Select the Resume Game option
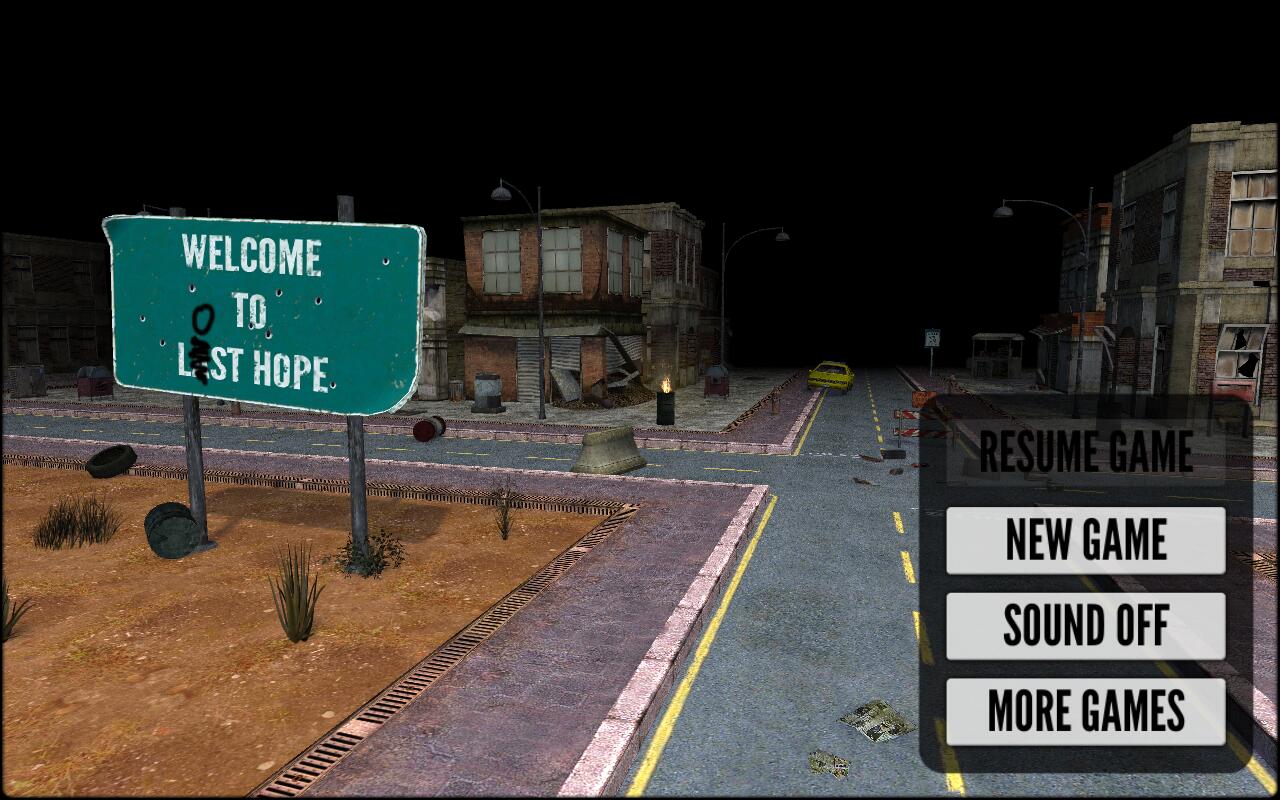This screenshot has height=800, width=1280. pyautogui.click(x=1086, y=452)
